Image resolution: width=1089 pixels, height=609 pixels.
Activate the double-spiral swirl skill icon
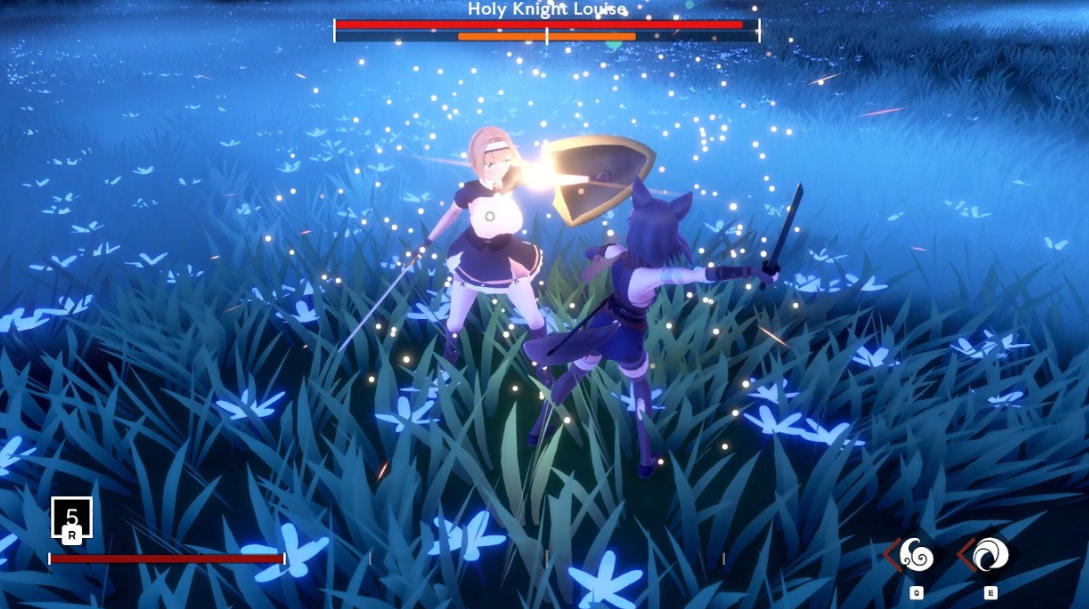[x=916, y=555]
